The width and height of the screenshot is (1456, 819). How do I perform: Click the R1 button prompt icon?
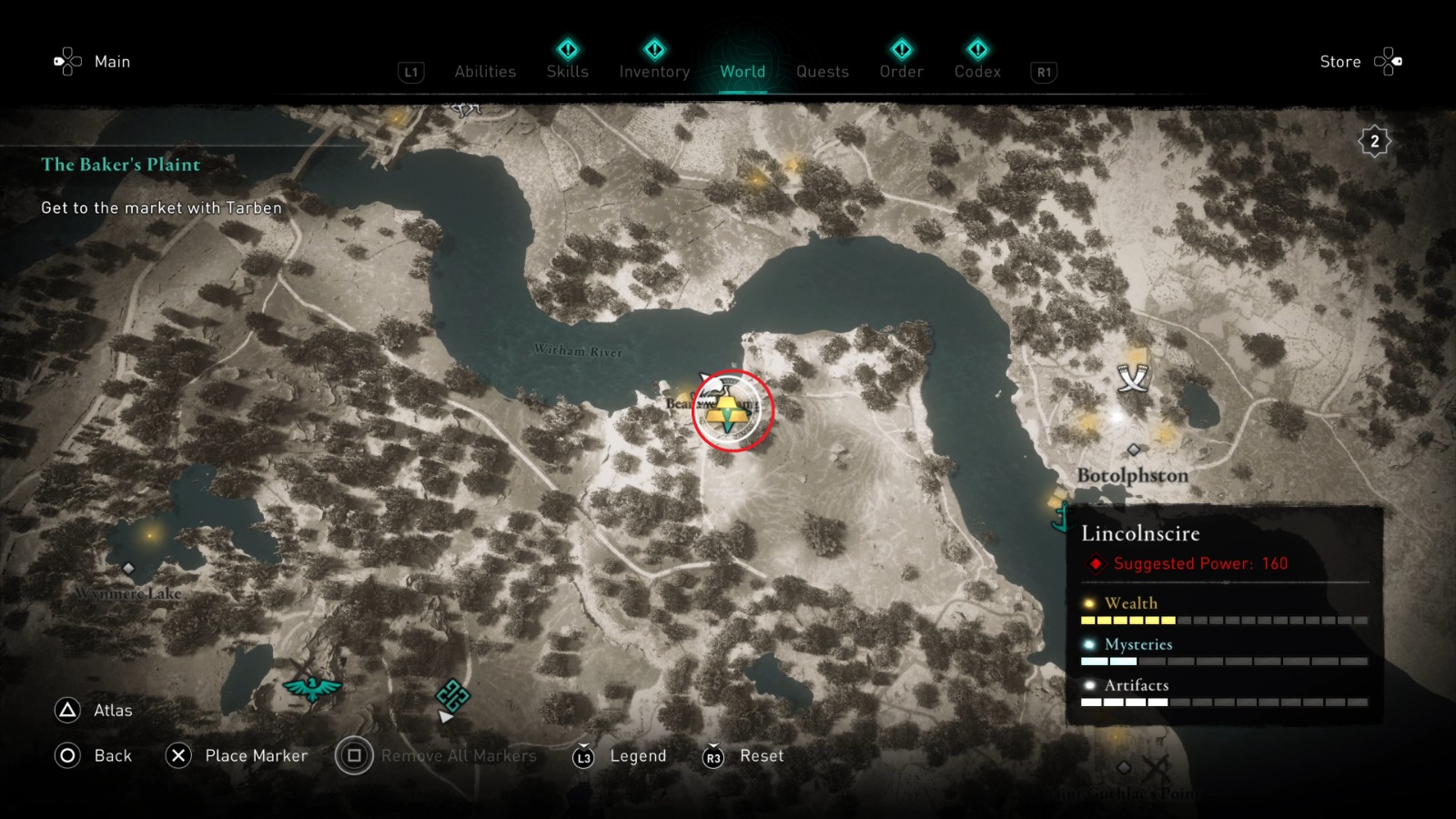1042,72
